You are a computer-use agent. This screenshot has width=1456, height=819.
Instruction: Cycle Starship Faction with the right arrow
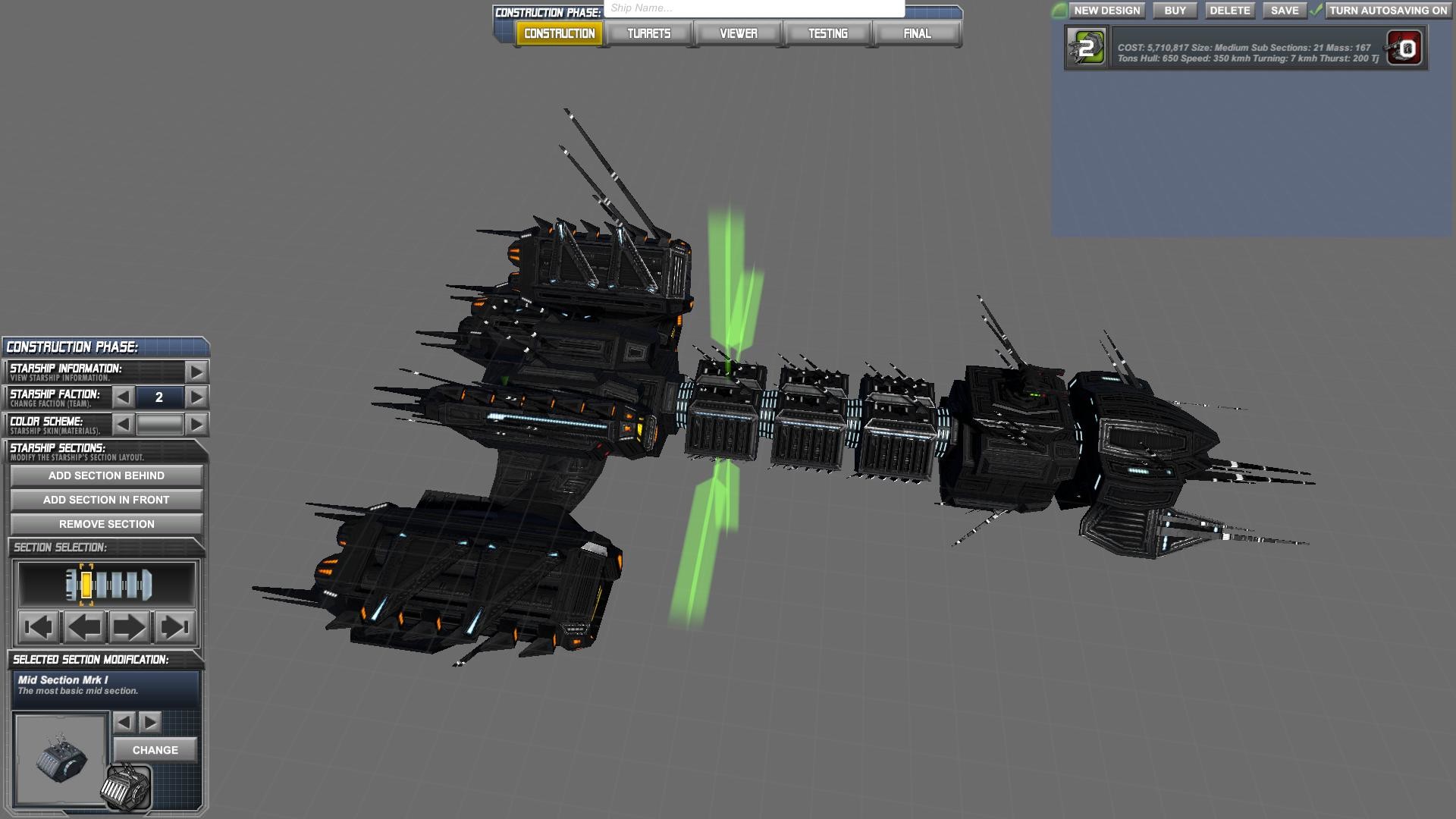click(197, 397)
